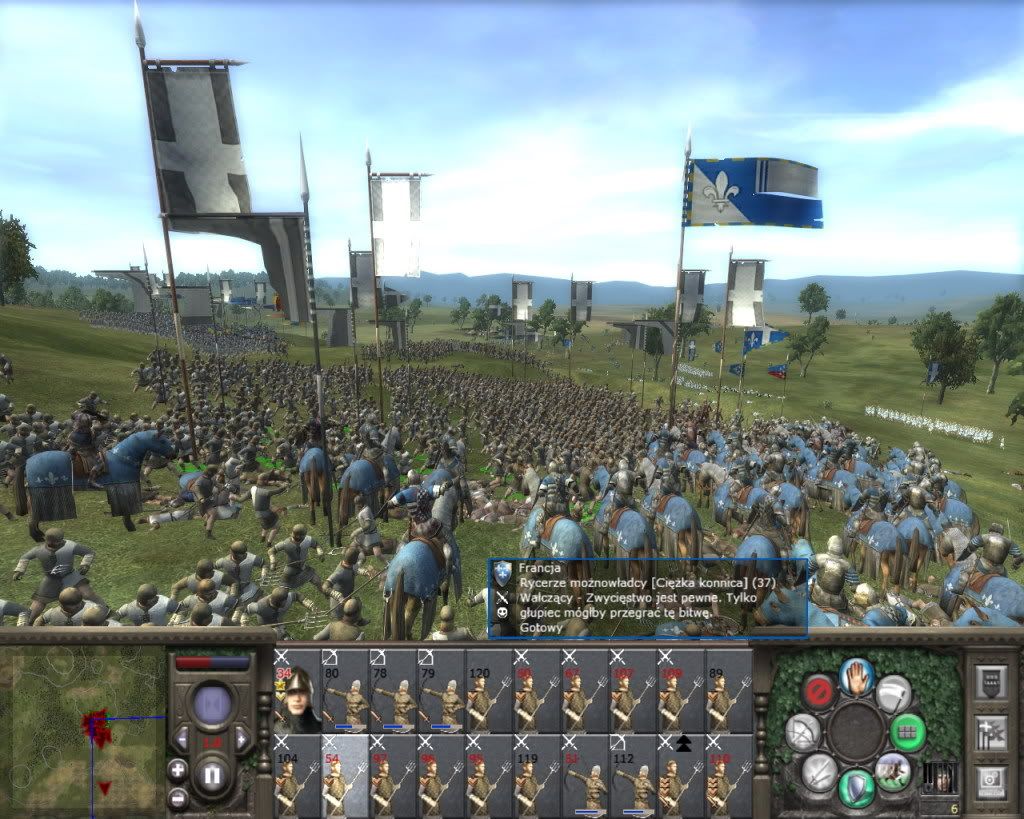Pause the battle
1024x819 pixels.
211,775
